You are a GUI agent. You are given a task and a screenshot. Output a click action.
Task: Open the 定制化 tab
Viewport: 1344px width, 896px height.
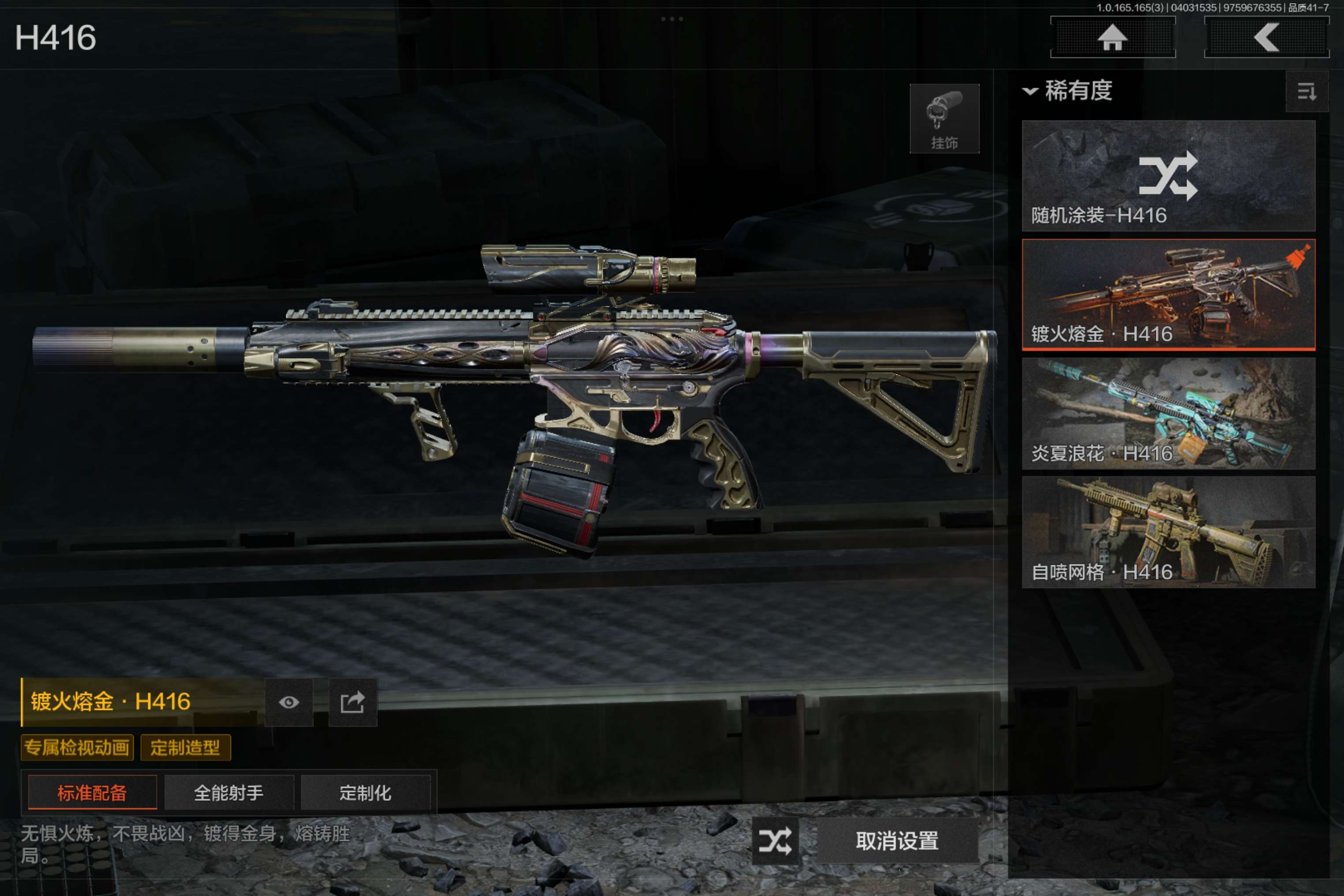(365, 792)
